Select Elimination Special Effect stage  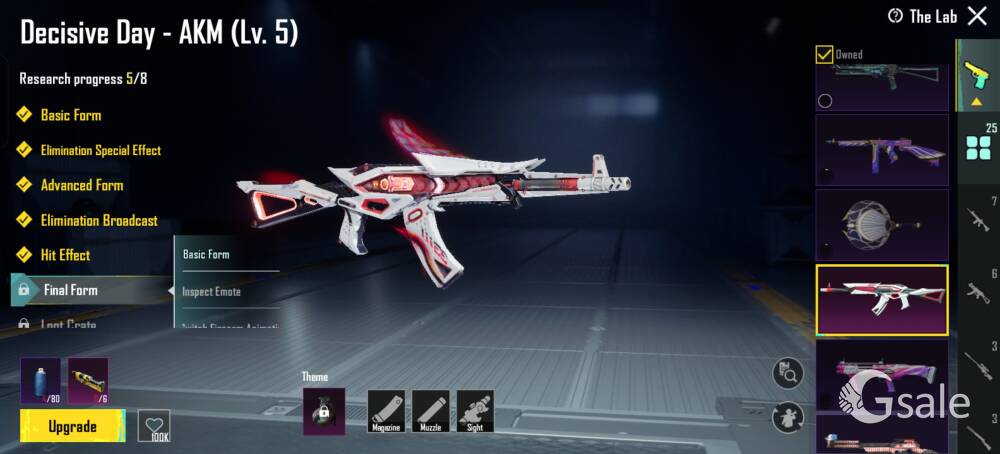point(100,150)
